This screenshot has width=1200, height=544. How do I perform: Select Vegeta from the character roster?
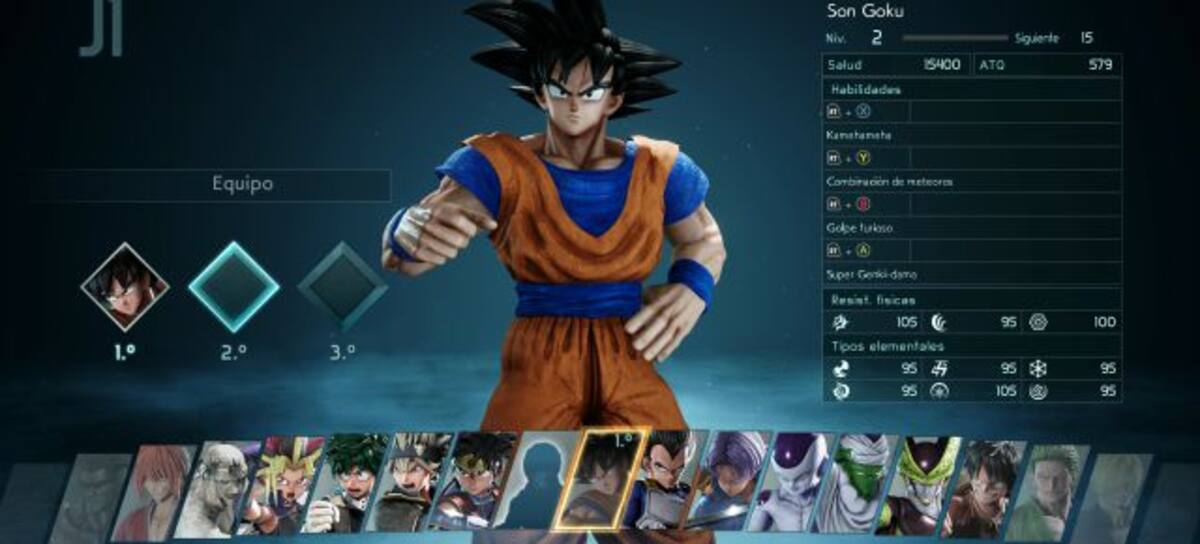pos(668,485)
